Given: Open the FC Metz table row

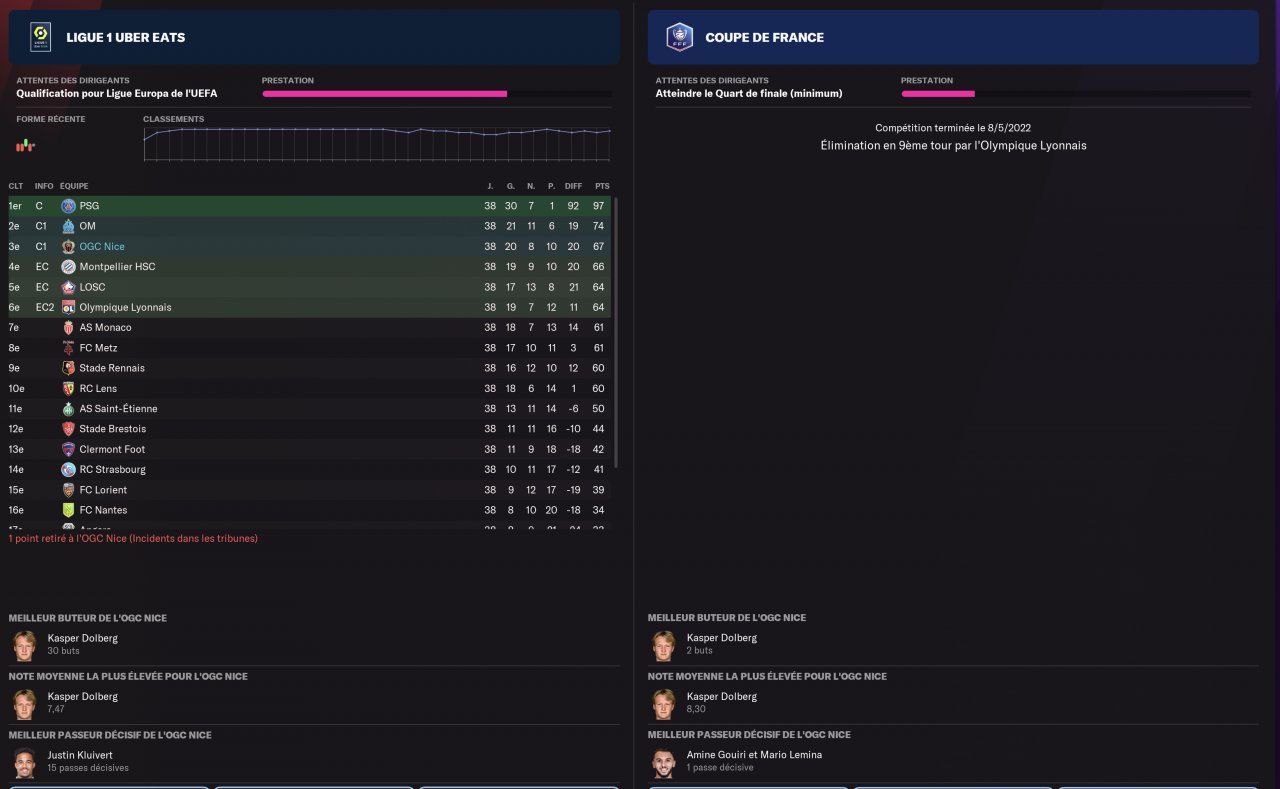Looking at the screenshot, I should pos(98,348).
